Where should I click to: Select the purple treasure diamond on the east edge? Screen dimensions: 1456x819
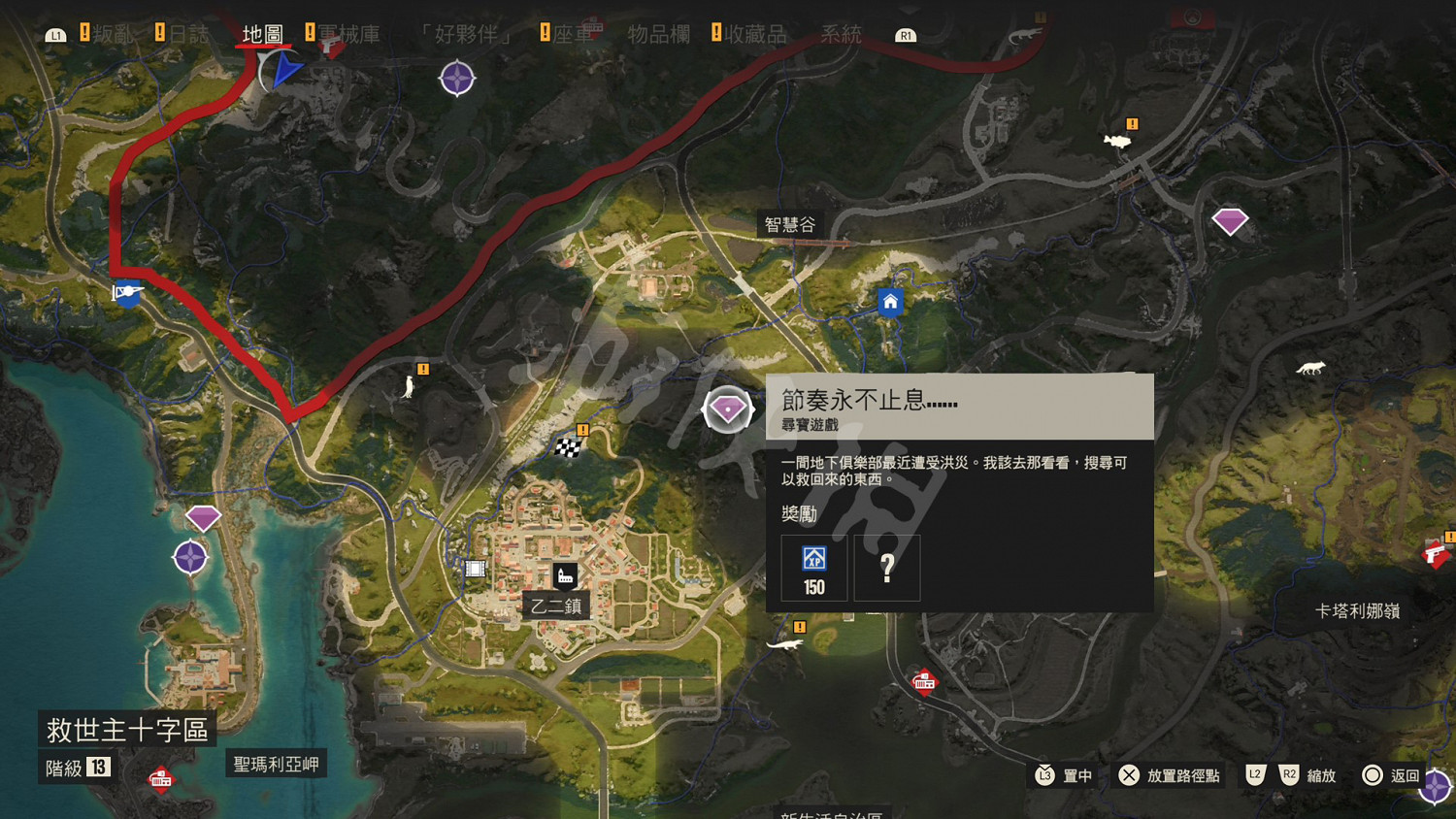point(1231,220)
